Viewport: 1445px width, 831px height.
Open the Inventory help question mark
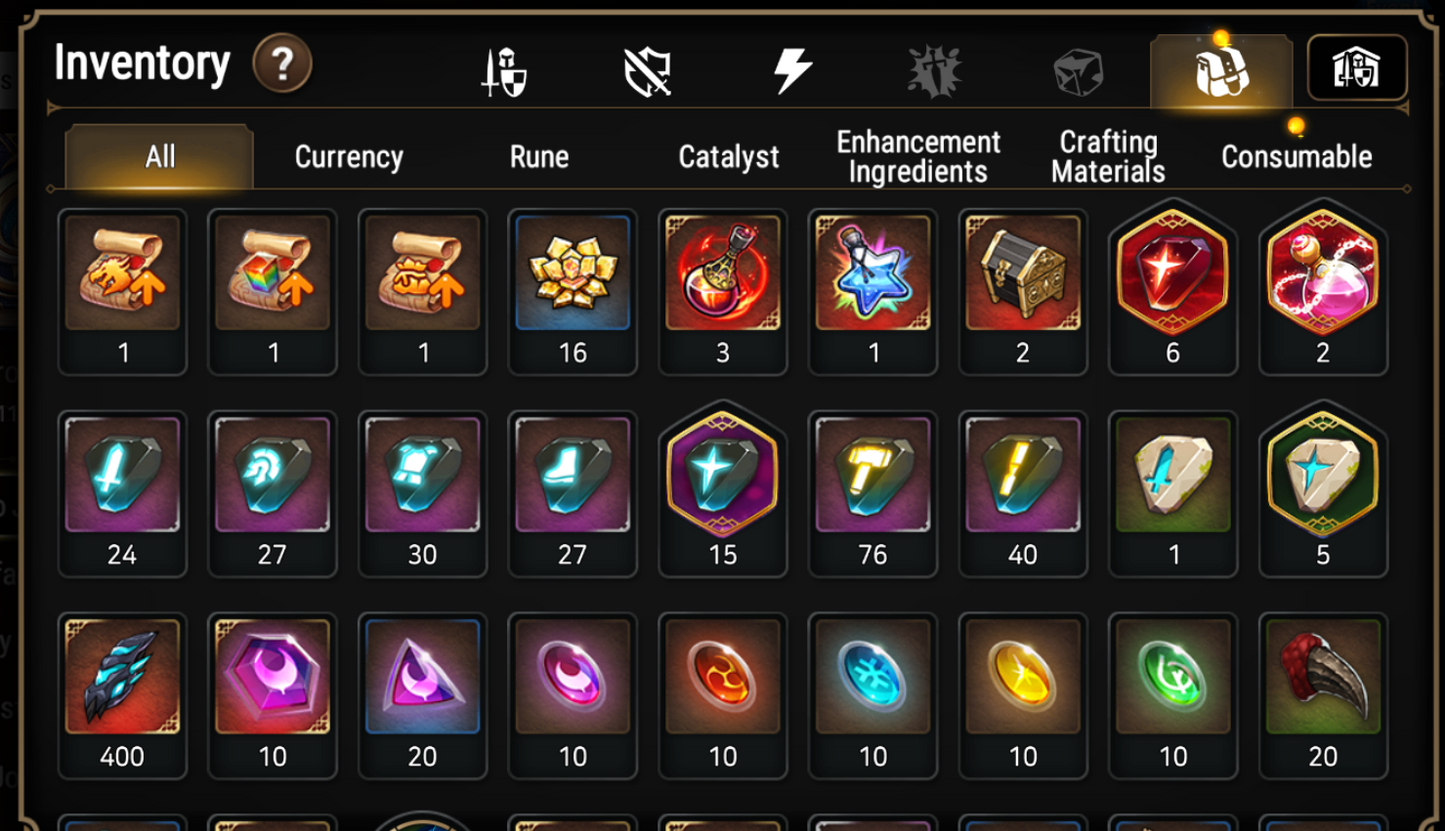click(285, 66)
